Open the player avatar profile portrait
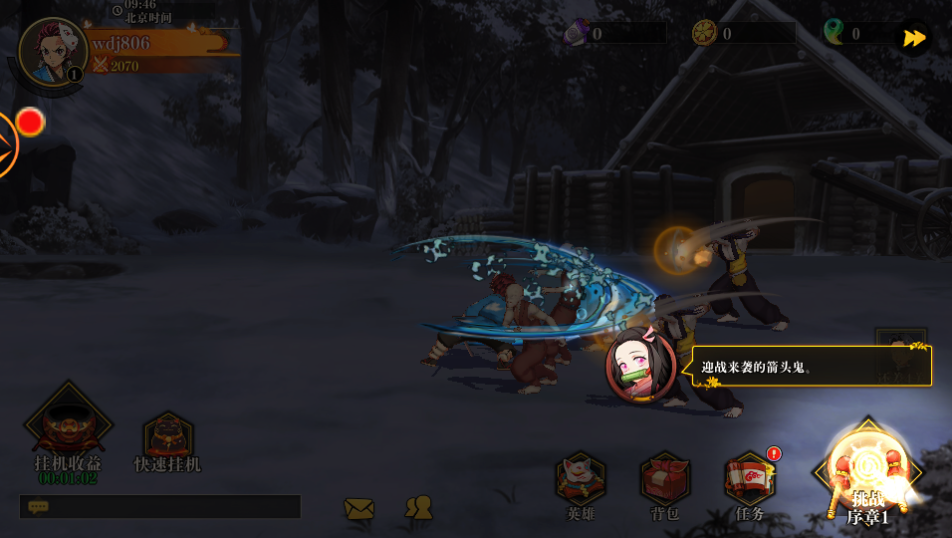 (52, 52)
